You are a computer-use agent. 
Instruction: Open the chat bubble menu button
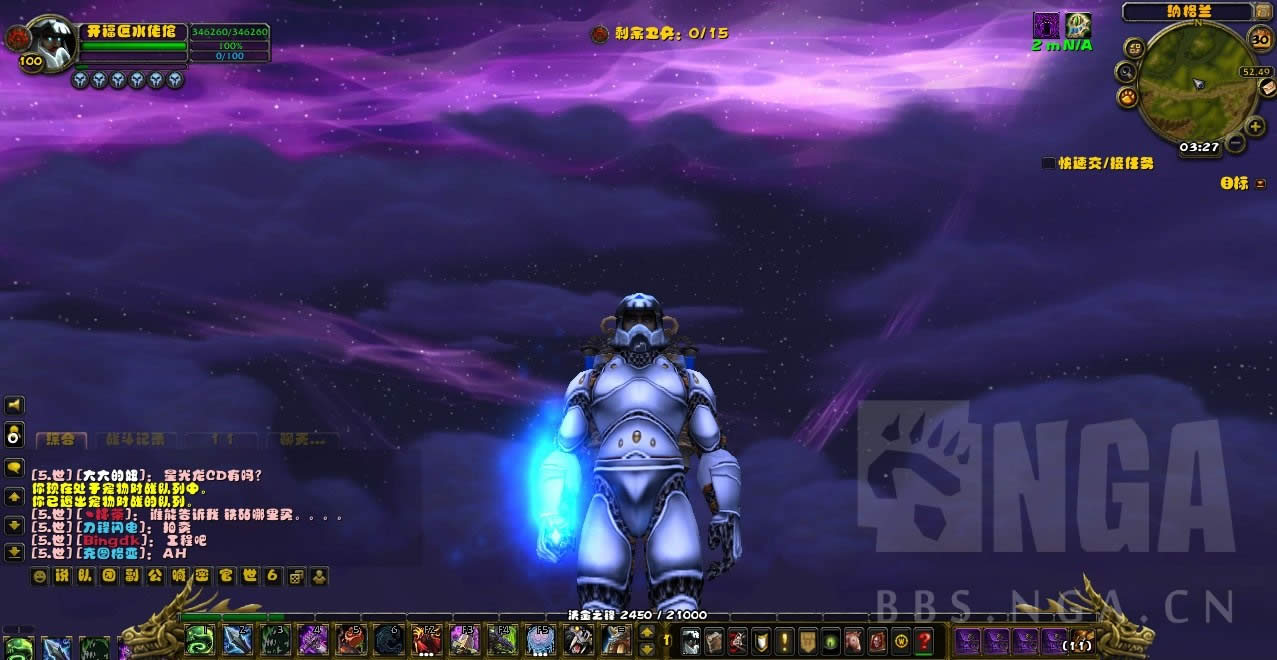pos(15,467)
